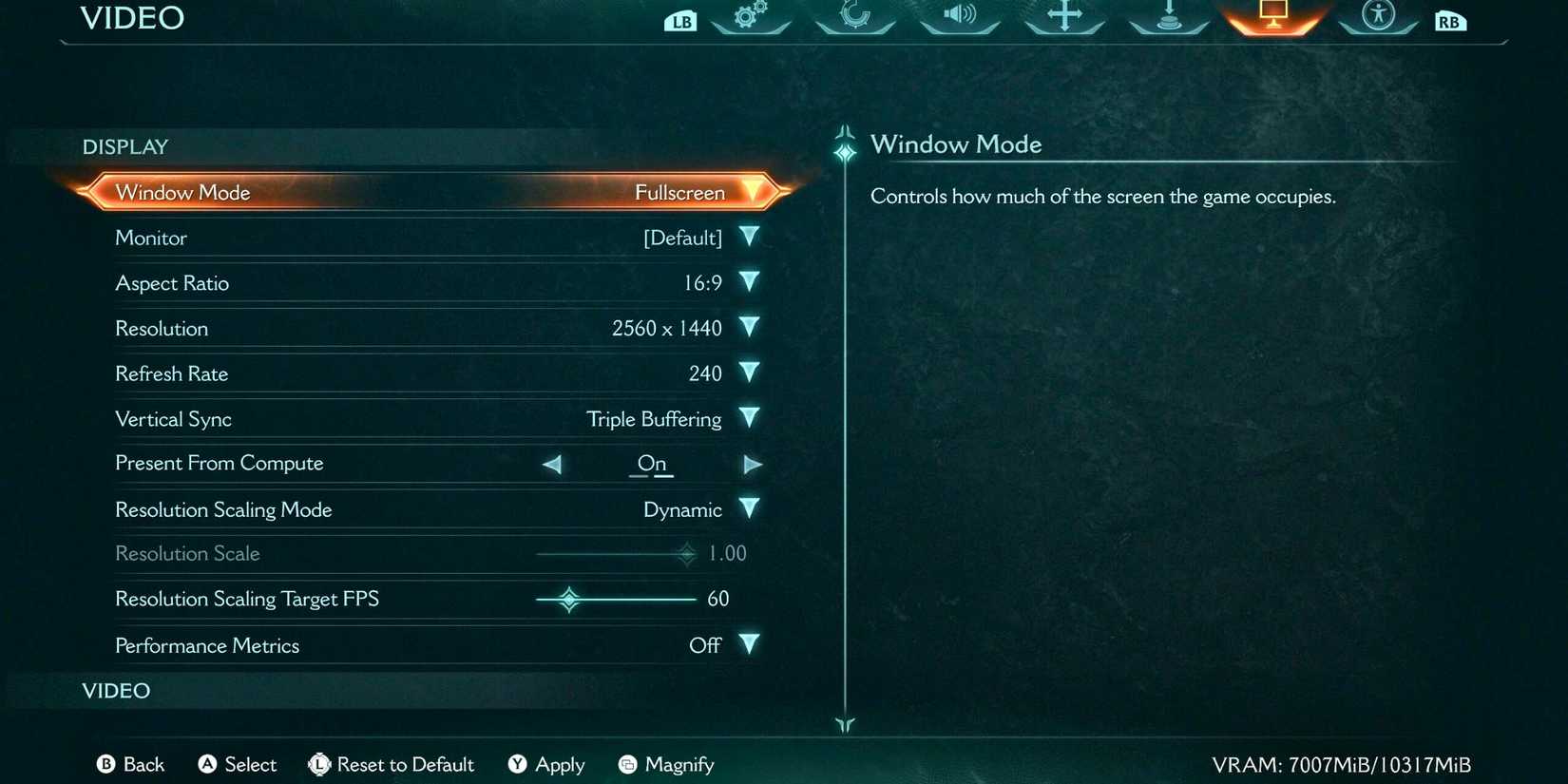The height and width of the screenshot is (784, 1568).
Task: Click the VRAM usage readout
Action: (1342, 764)
